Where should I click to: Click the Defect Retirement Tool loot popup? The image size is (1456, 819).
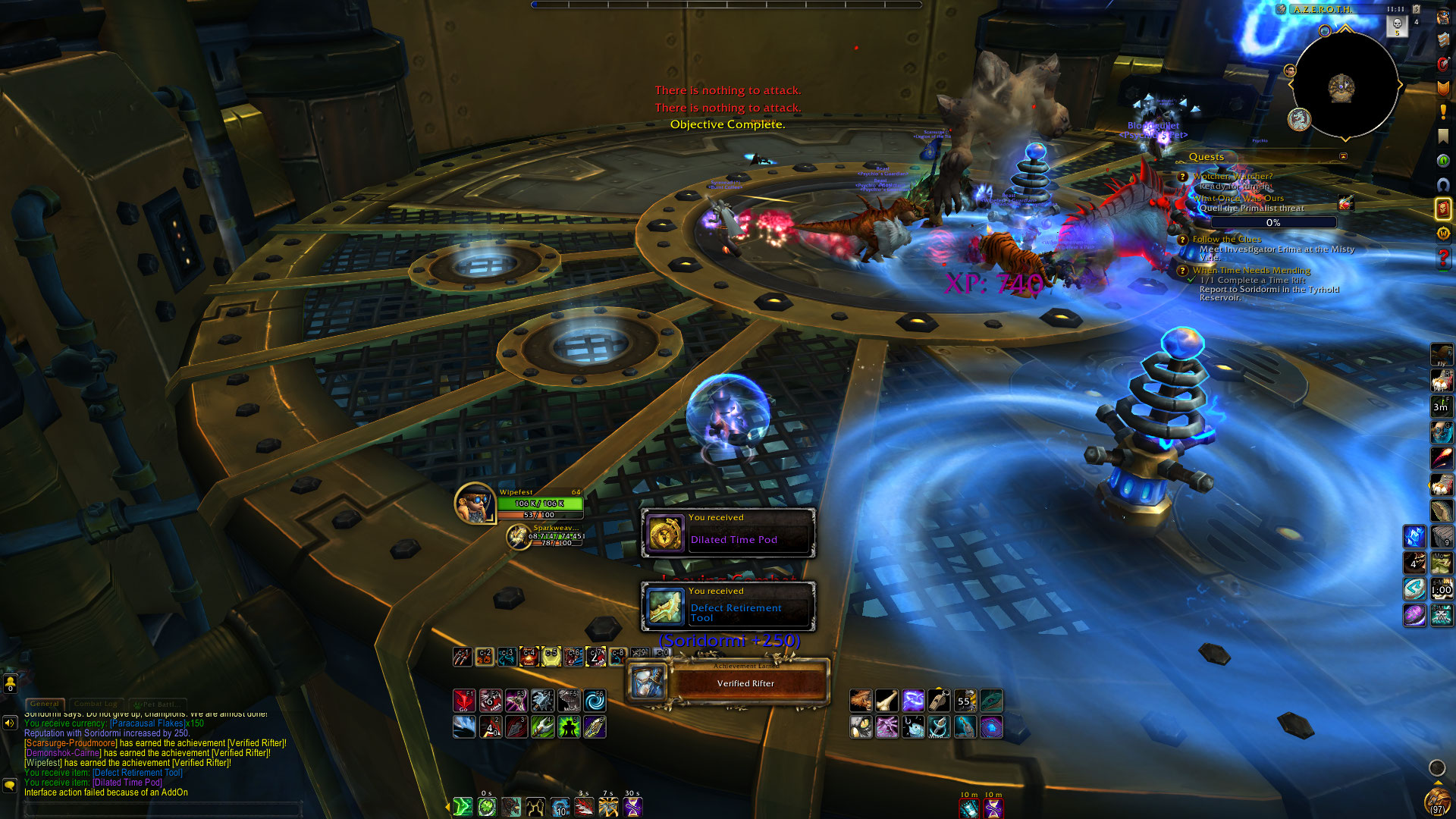[x=728, y=606]
